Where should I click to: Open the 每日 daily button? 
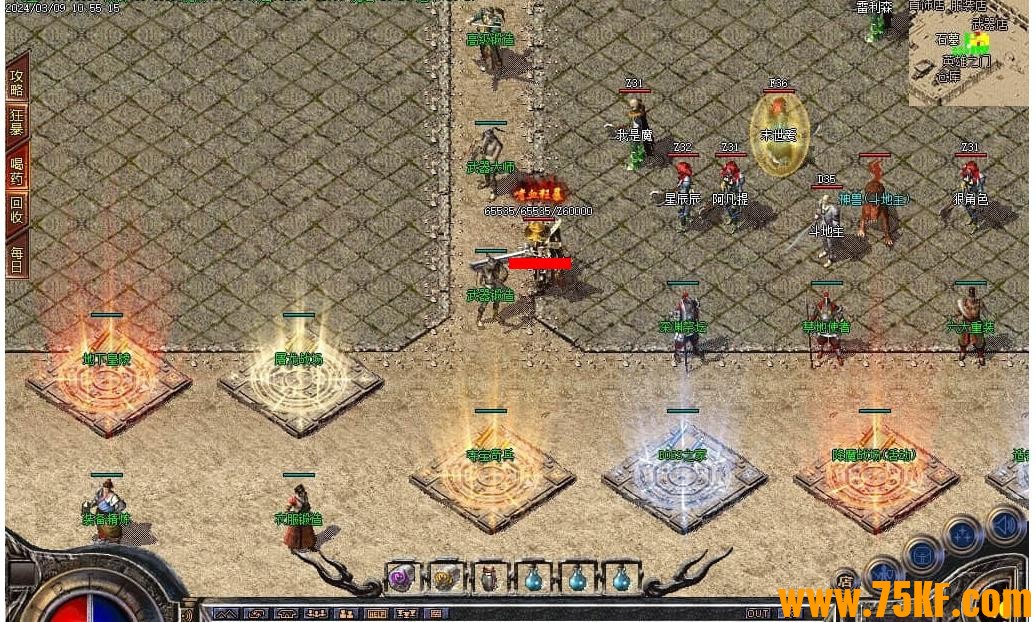coord(17,257)
